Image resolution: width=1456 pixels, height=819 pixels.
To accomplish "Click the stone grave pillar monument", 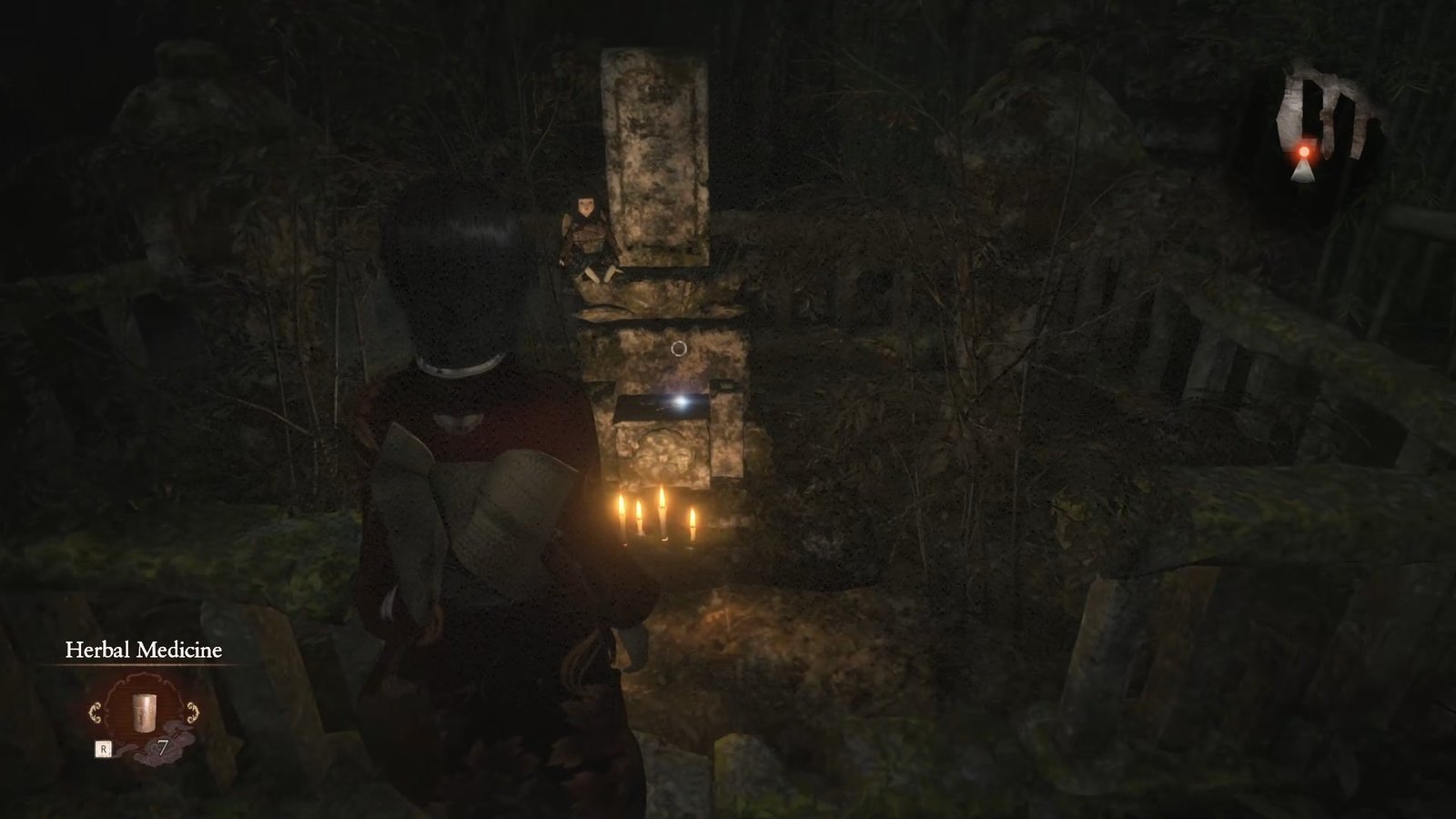I will click(x=657, y=155).
